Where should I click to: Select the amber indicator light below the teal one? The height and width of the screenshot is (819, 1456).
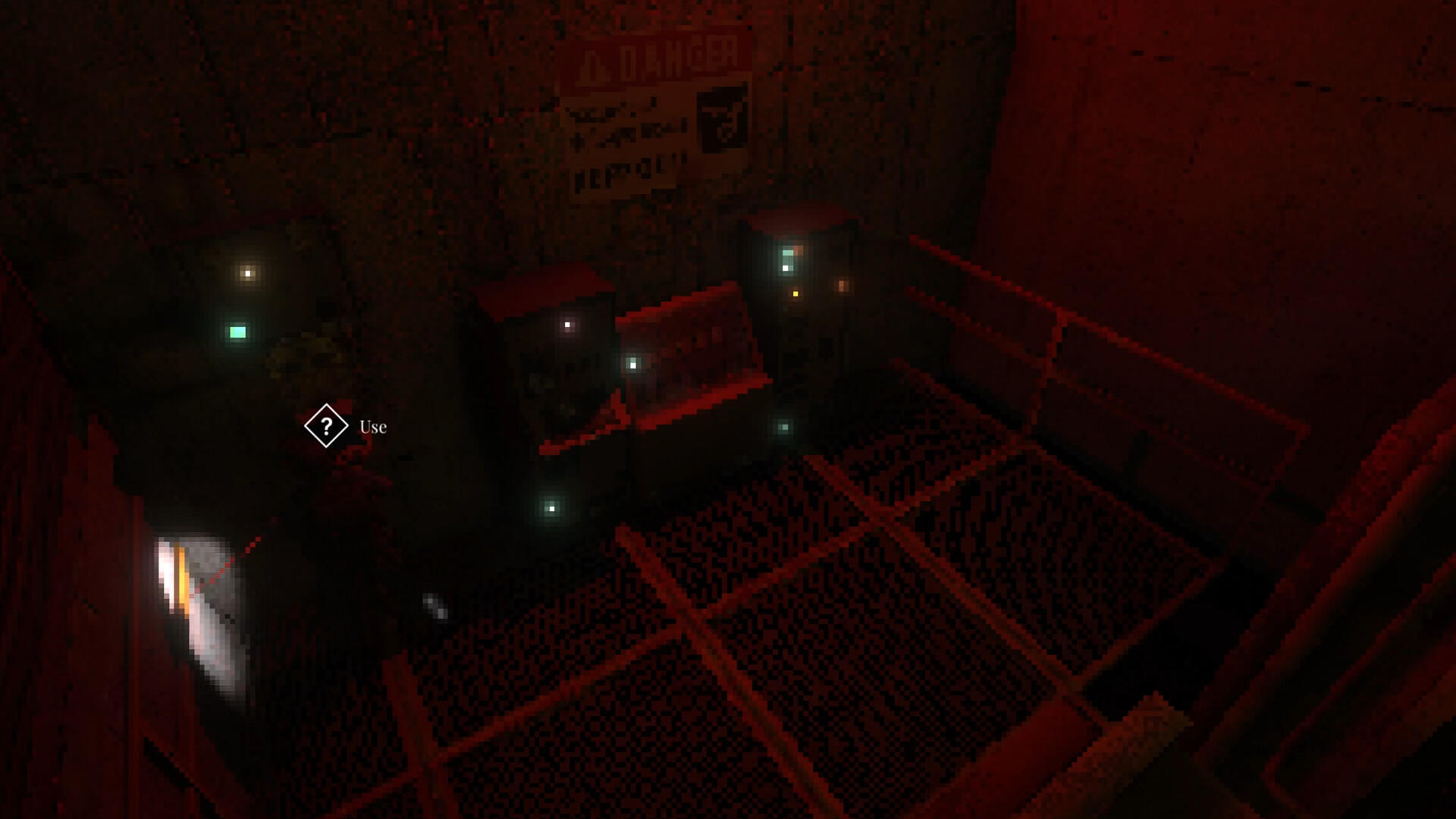click(x=795, y=293)
